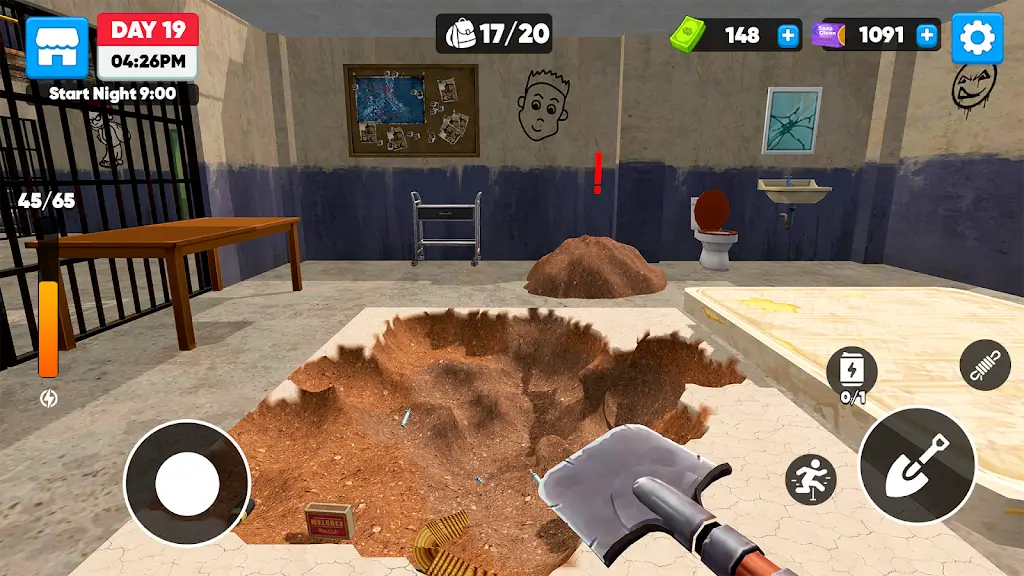Open the shop with the blue store icon

tap(56, 47)
